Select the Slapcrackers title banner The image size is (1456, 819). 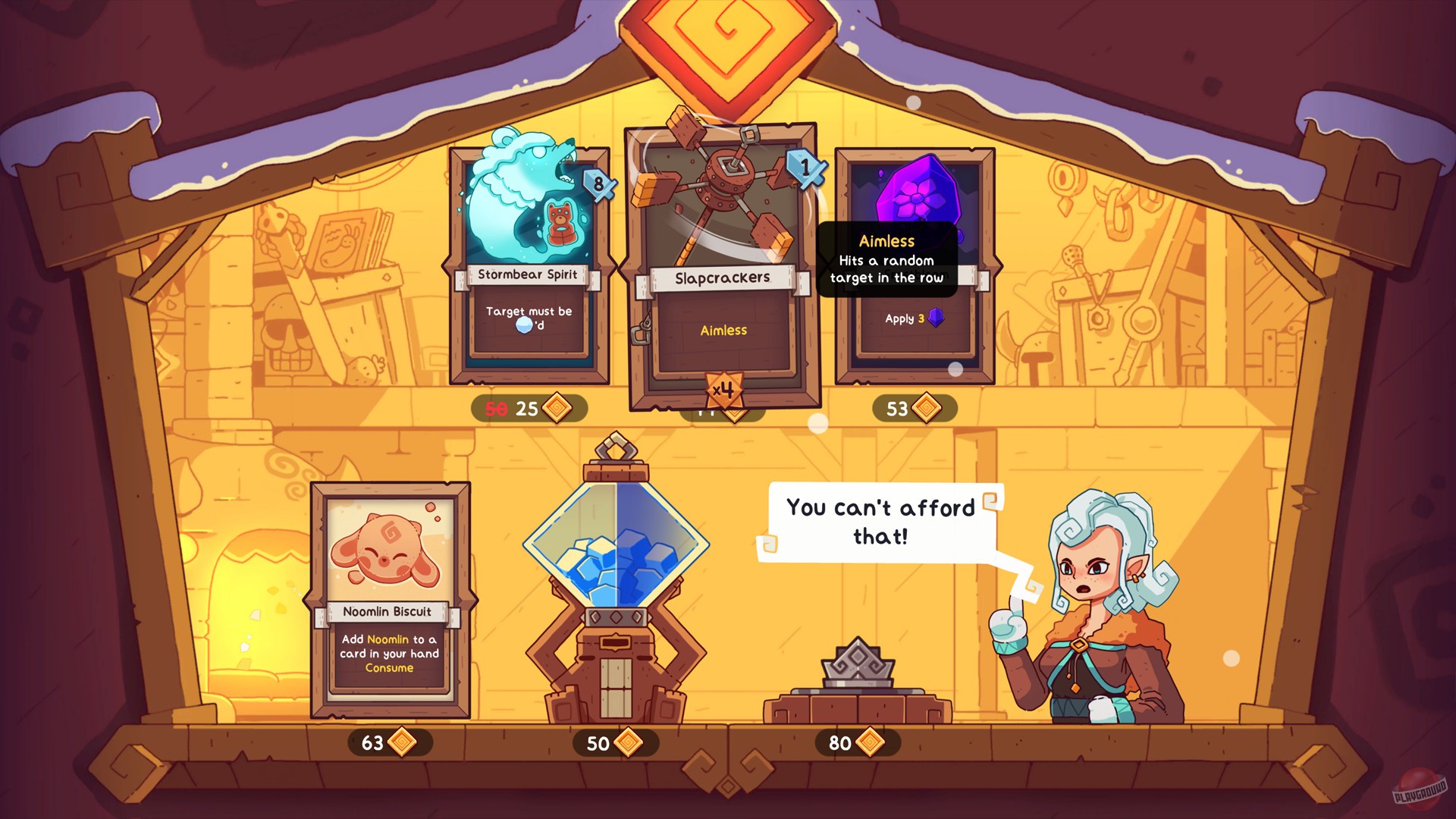pyautogui.click(x=721, y=278)
